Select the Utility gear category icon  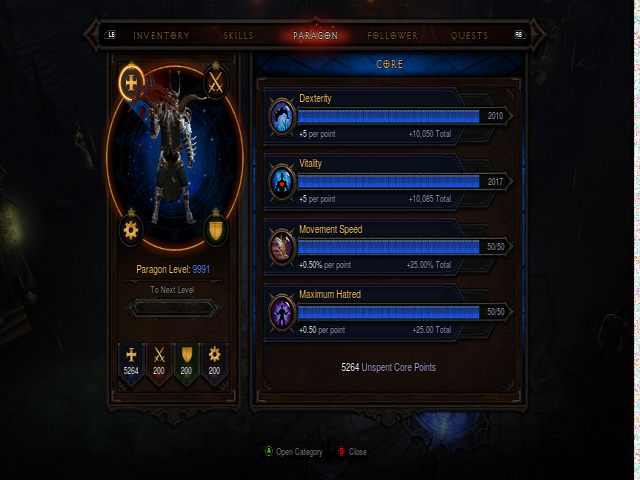131,230
